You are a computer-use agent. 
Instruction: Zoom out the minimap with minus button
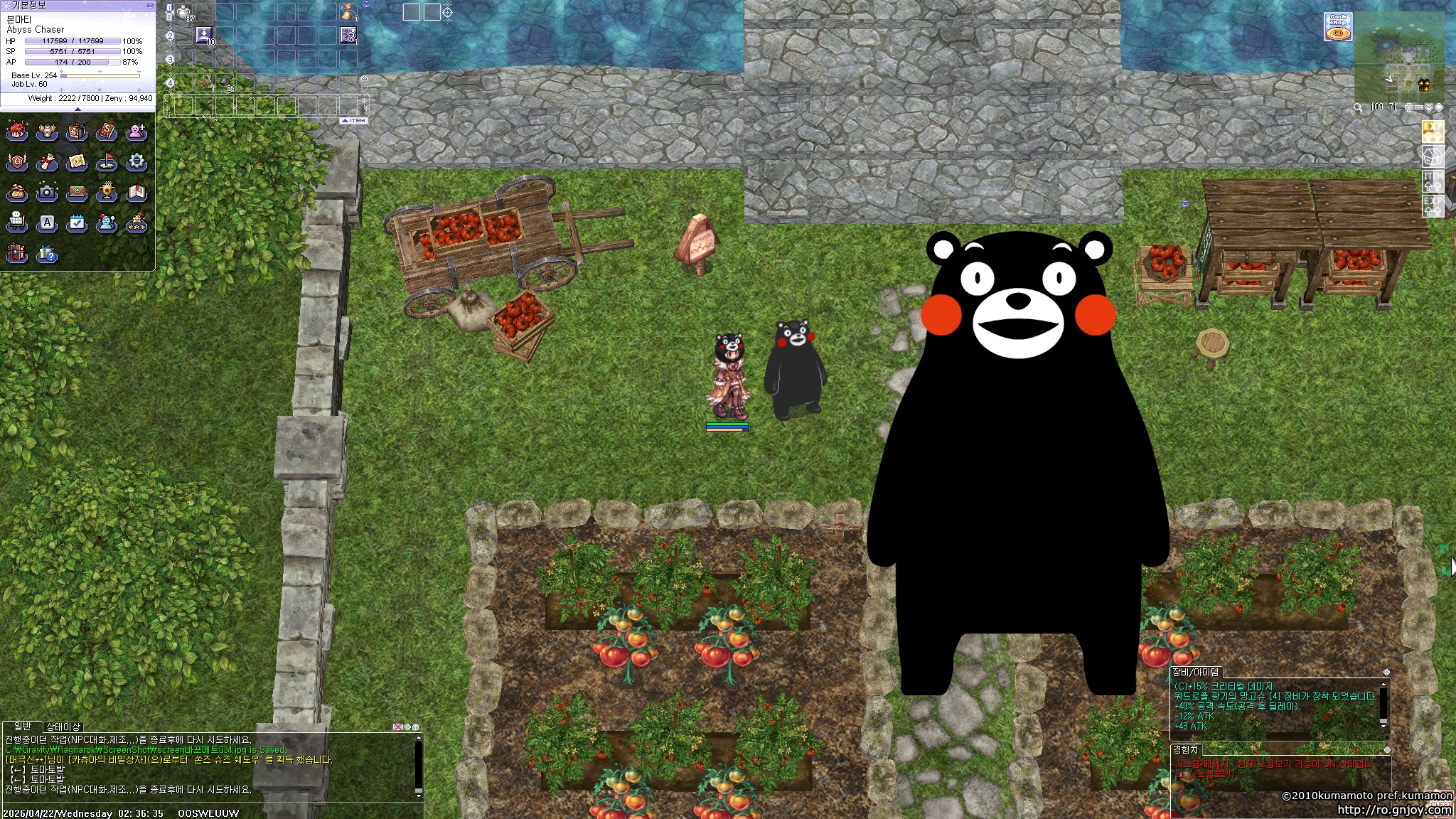[1419, 107]
